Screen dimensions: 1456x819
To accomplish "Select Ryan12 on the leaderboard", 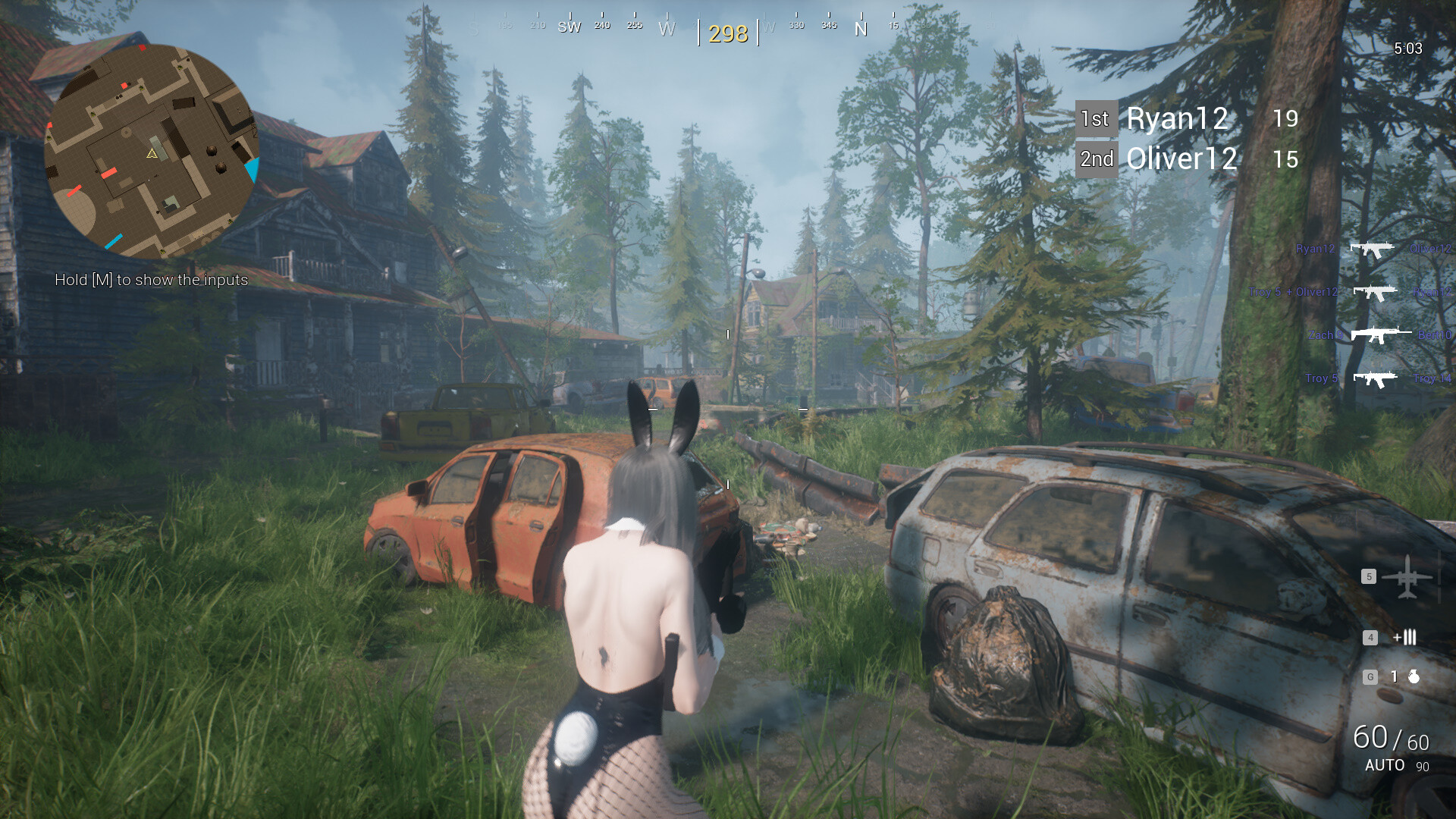I will pyautogui.click(x=1178, y=118).
